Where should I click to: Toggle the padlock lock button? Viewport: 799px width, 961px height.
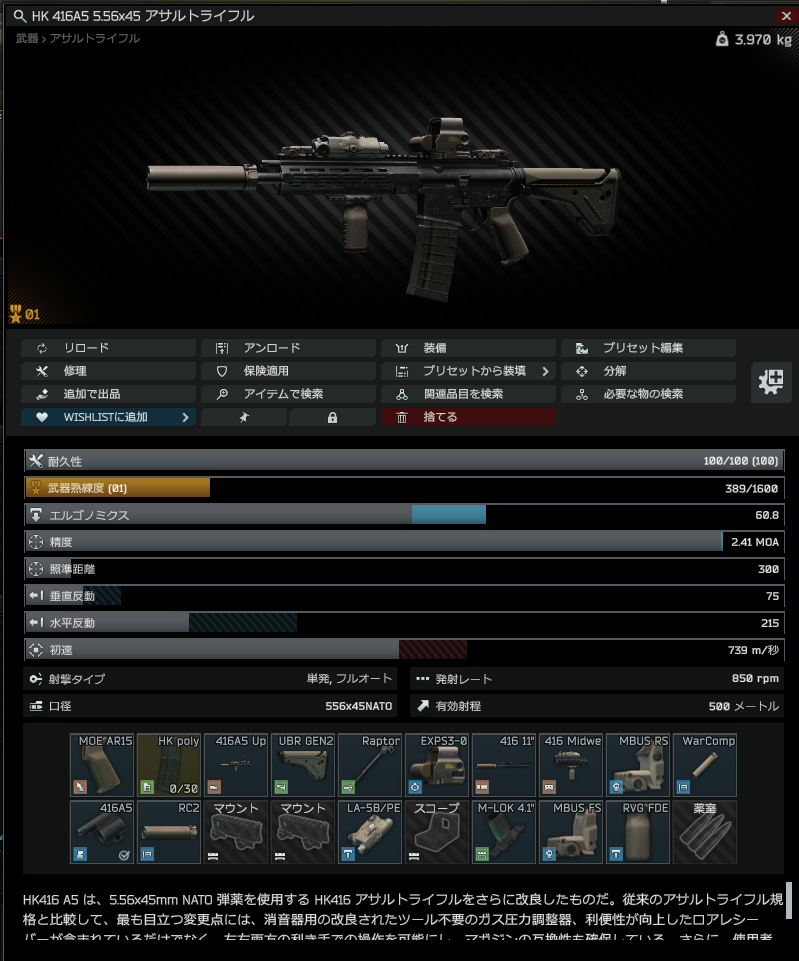point(332,417)
